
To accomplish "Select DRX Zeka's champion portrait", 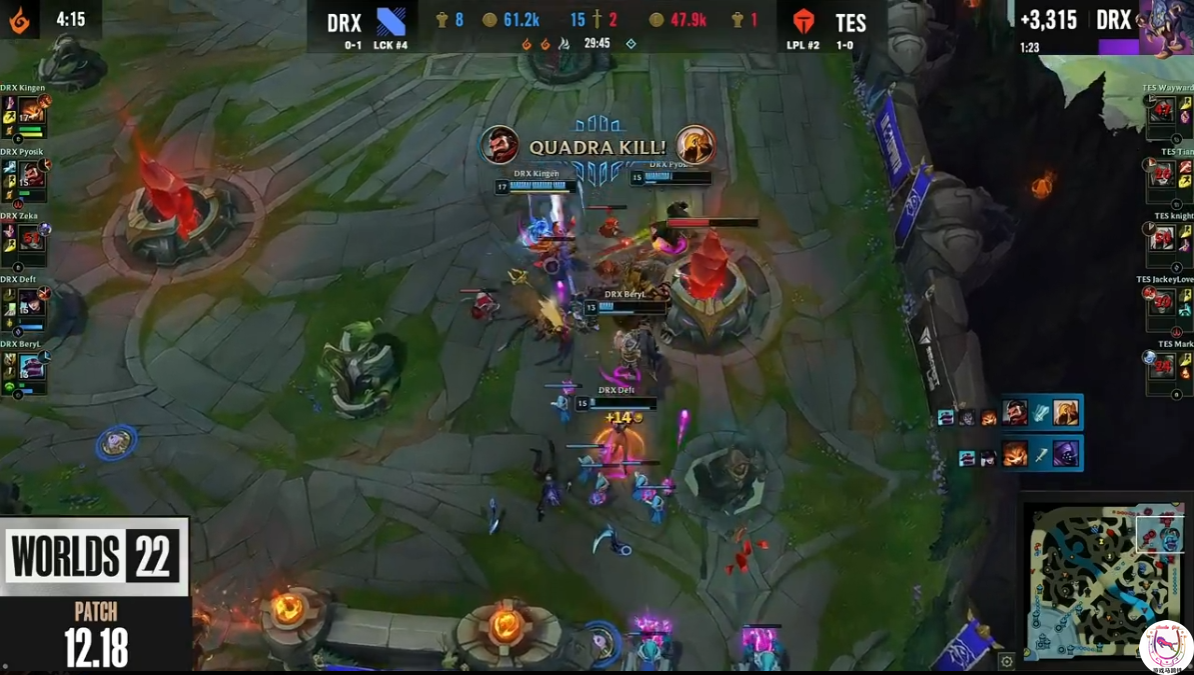I will 31,241.
